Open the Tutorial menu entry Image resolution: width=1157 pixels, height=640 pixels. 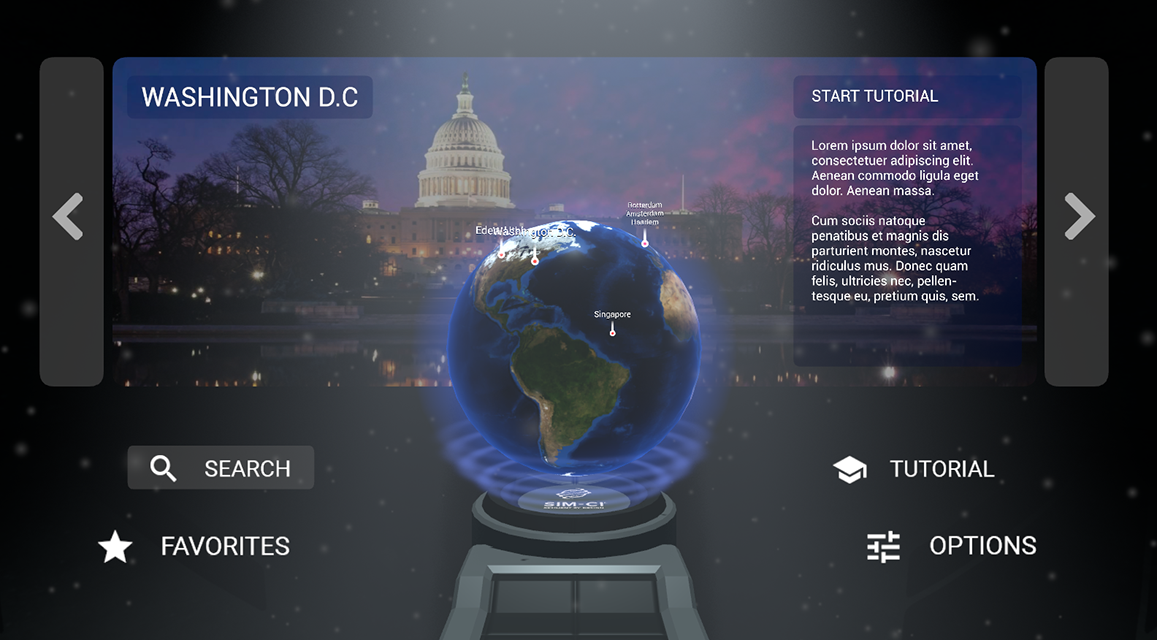click(914, 469)
